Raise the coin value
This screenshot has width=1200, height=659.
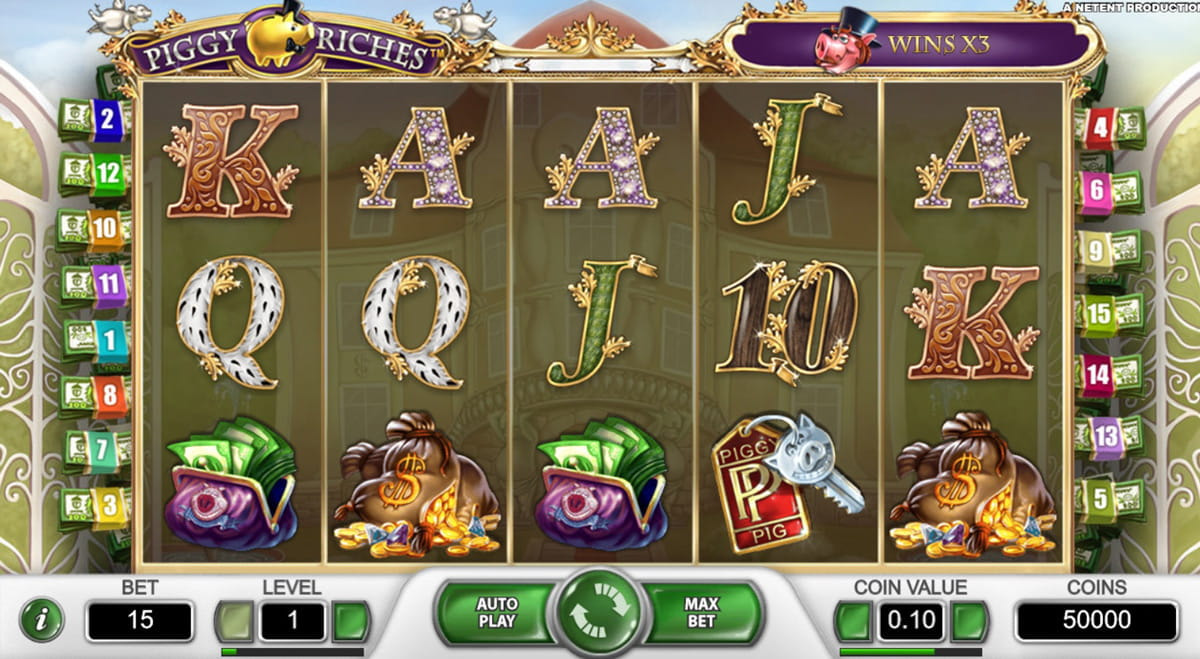(969, 621)
